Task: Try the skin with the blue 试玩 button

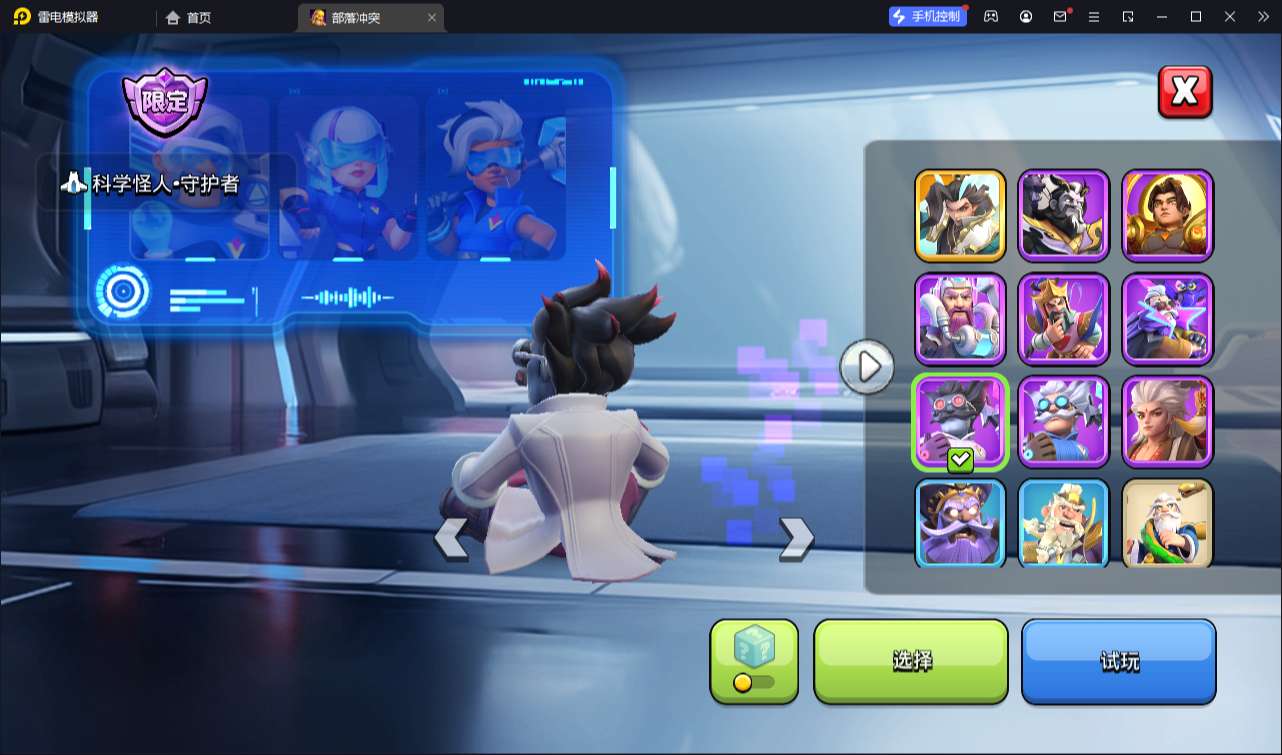Action: point(1118,660)
